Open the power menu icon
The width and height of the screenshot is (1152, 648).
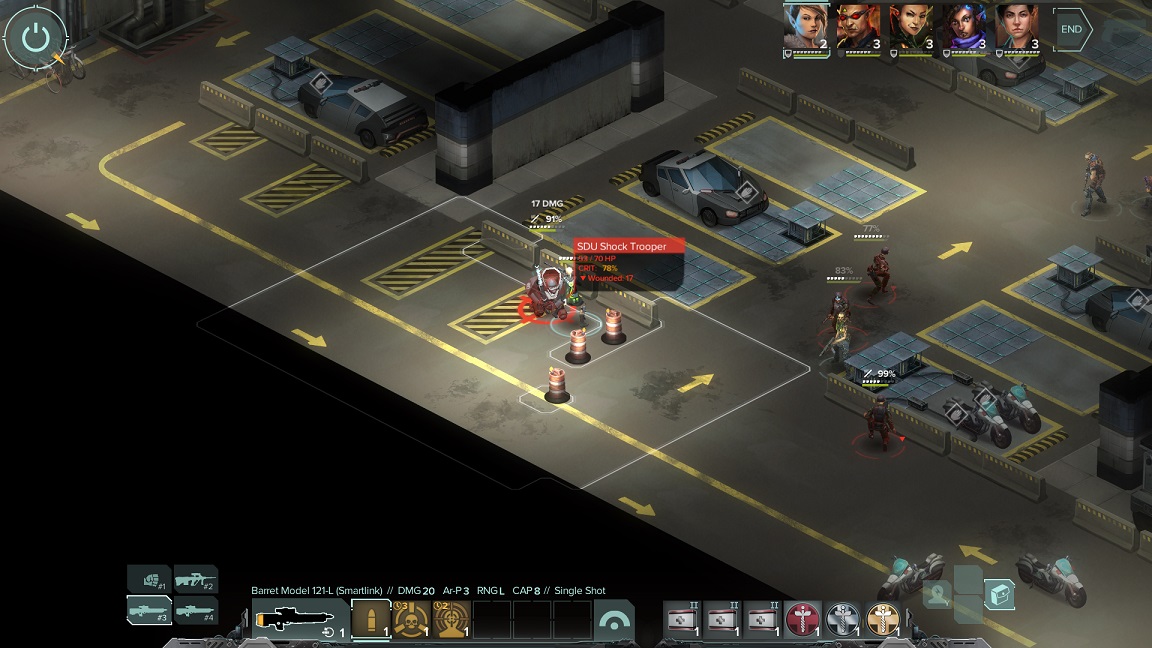36,38
